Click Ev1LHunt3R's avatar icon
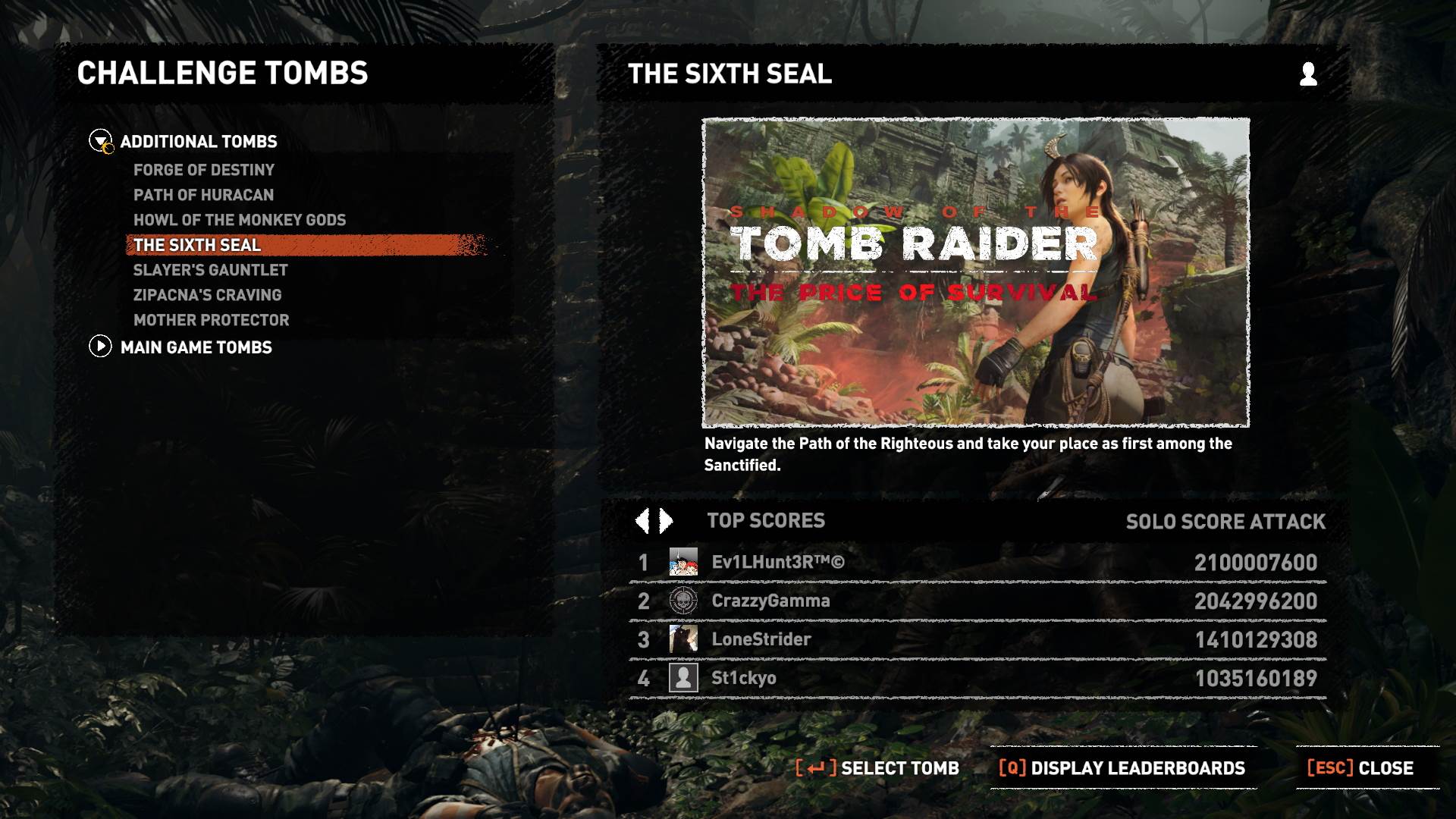Screen dimensions: 1456x819 pos(682,563)
